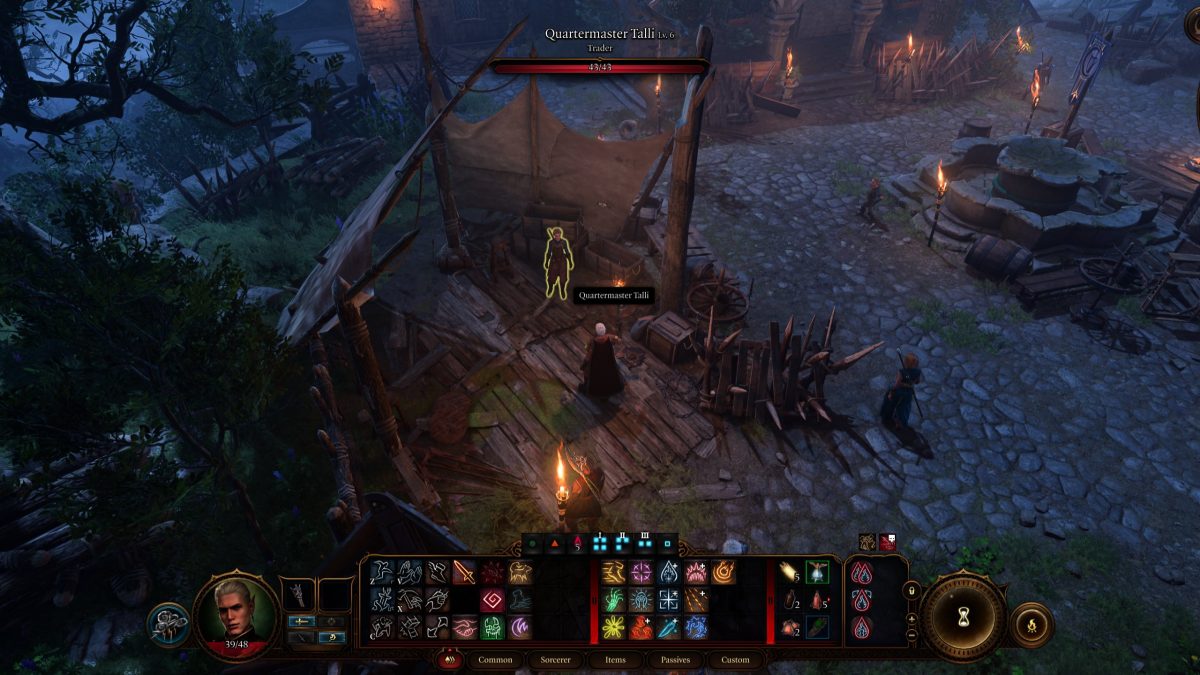This screenshot has width=1200, height=675.
Task: Switch to the Custom hotbar tab
Action: [735, 660]
